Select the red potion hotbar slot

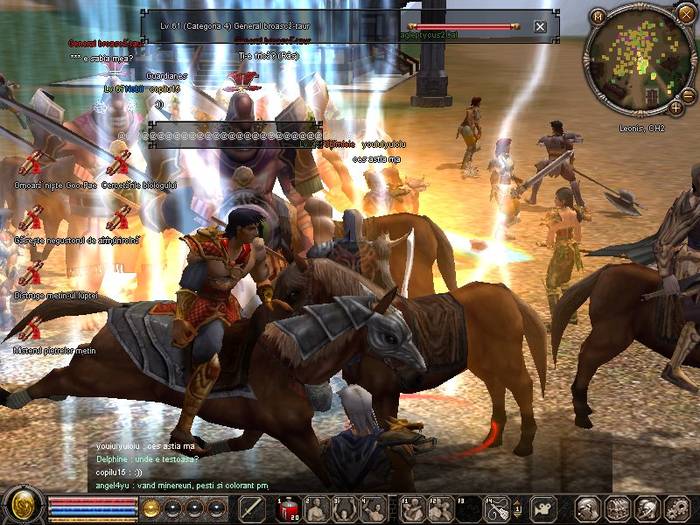(x=289, y=508)
